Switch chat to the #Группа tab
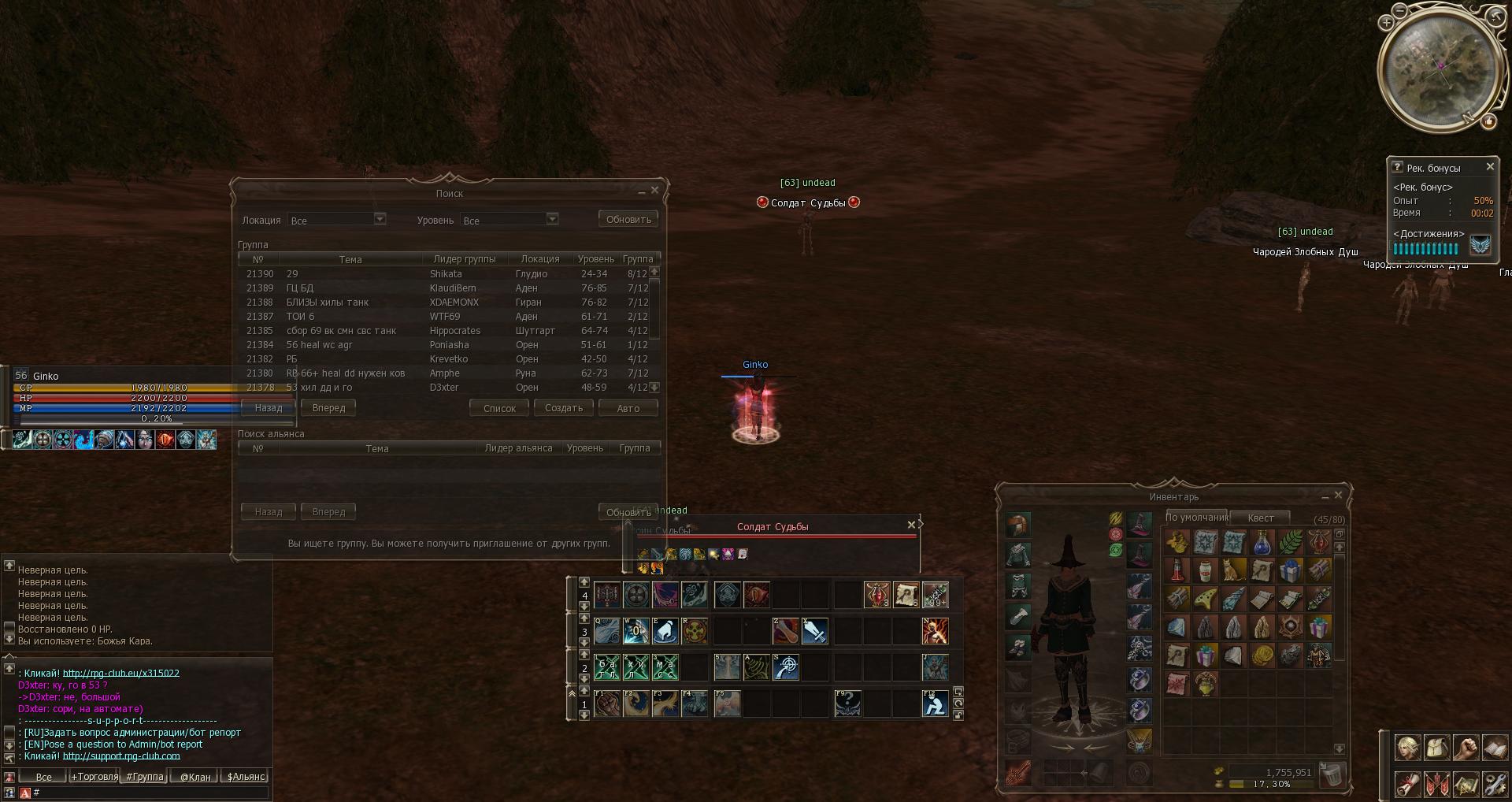 click(145, 777)
